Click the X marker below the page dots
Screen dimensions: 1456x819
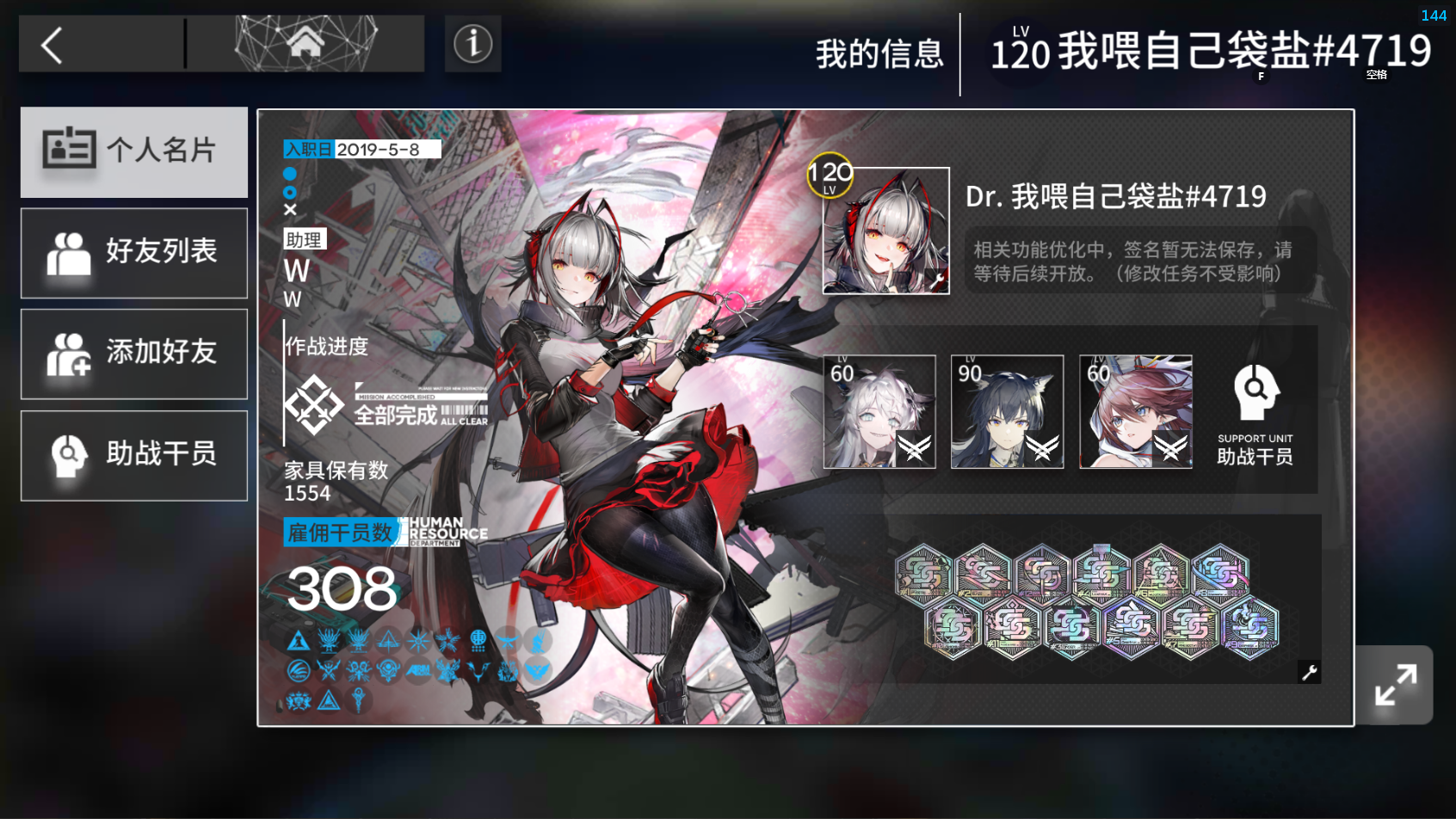290,211
